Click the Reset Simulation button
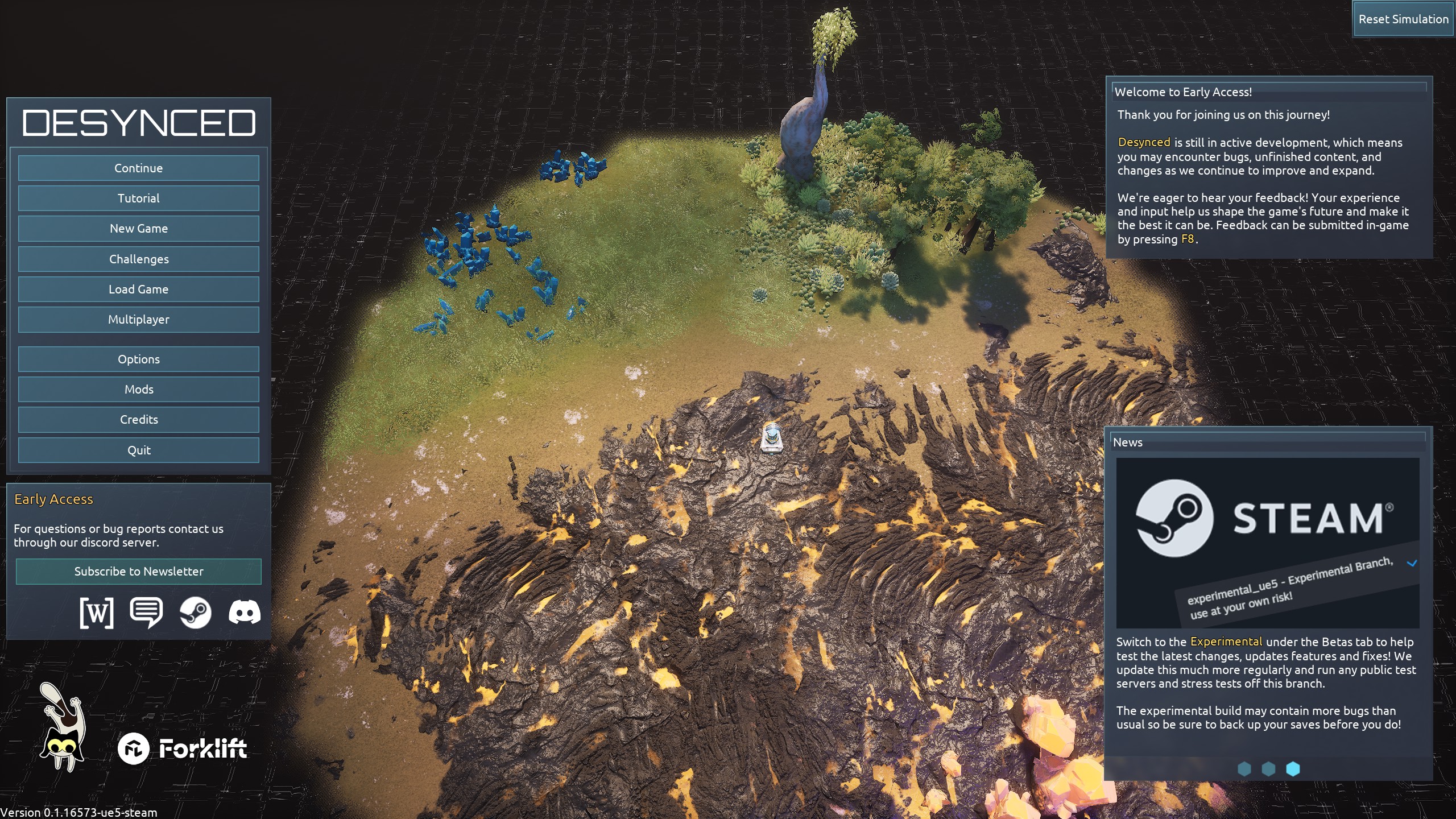This screenshot has height=819, width=1456. 1403,19
